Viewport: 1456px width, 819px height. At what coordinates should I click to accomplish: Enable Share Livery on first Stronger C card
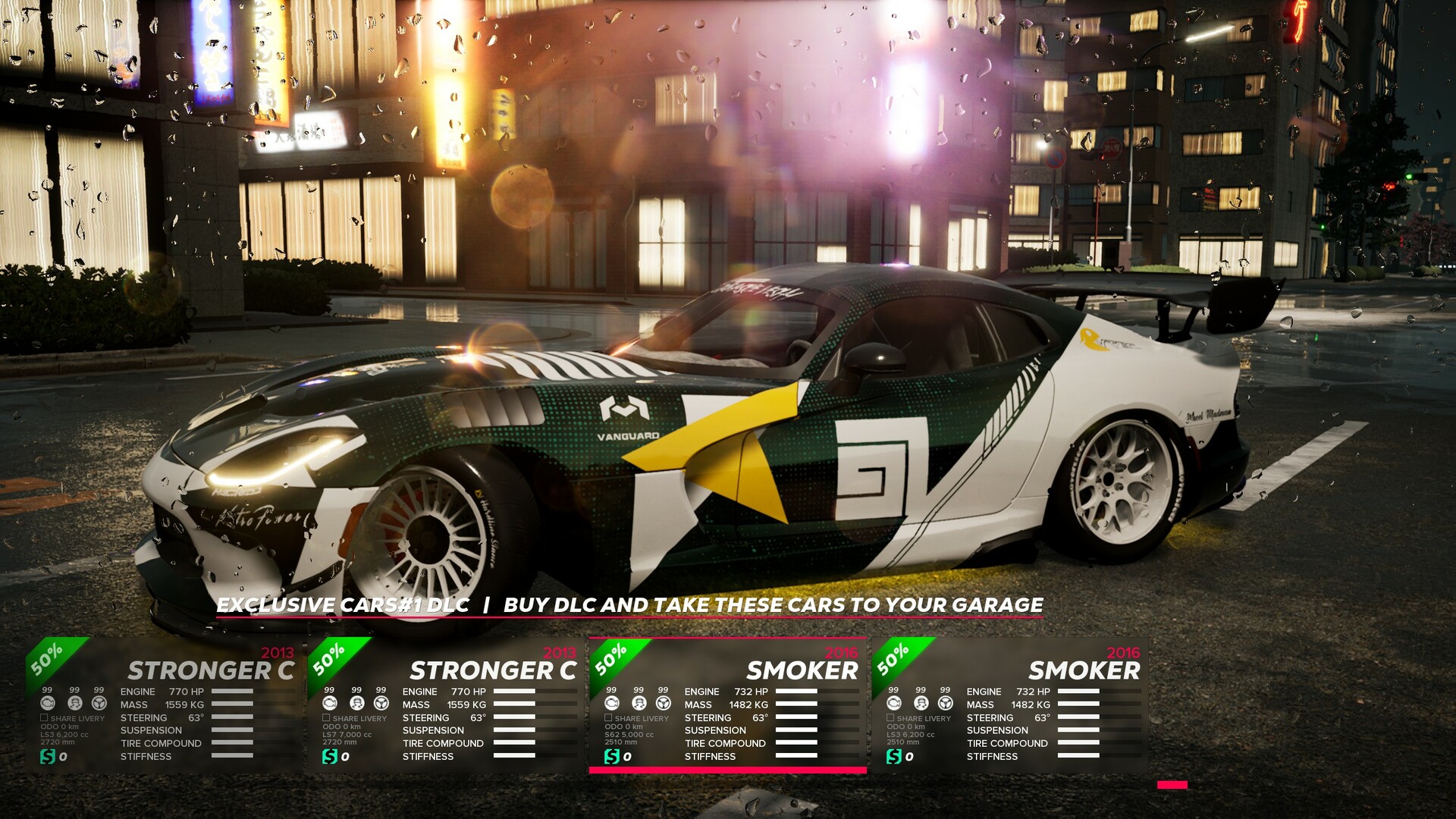(44, 719)
